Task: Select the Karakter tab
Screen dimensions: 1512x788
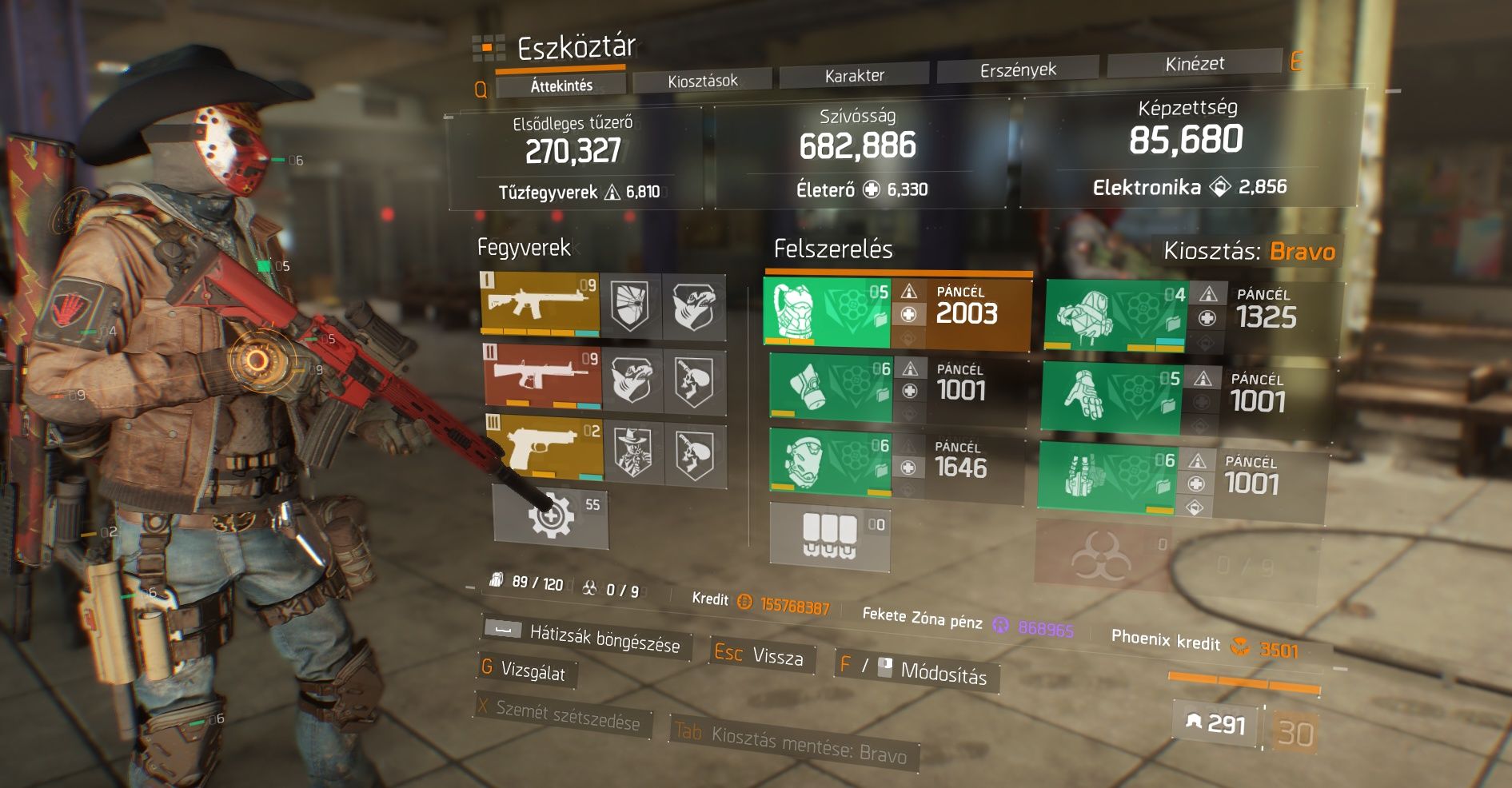Action: [854, 76]
